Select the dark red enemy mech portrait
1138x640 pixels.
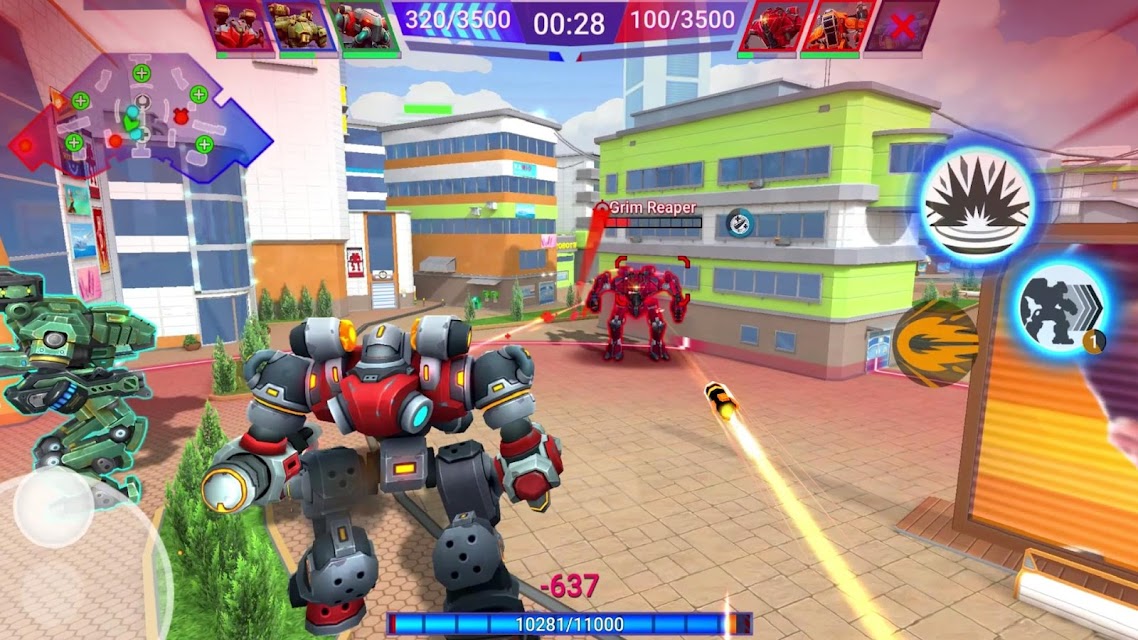pyautogui.click(x=768, y=26)
